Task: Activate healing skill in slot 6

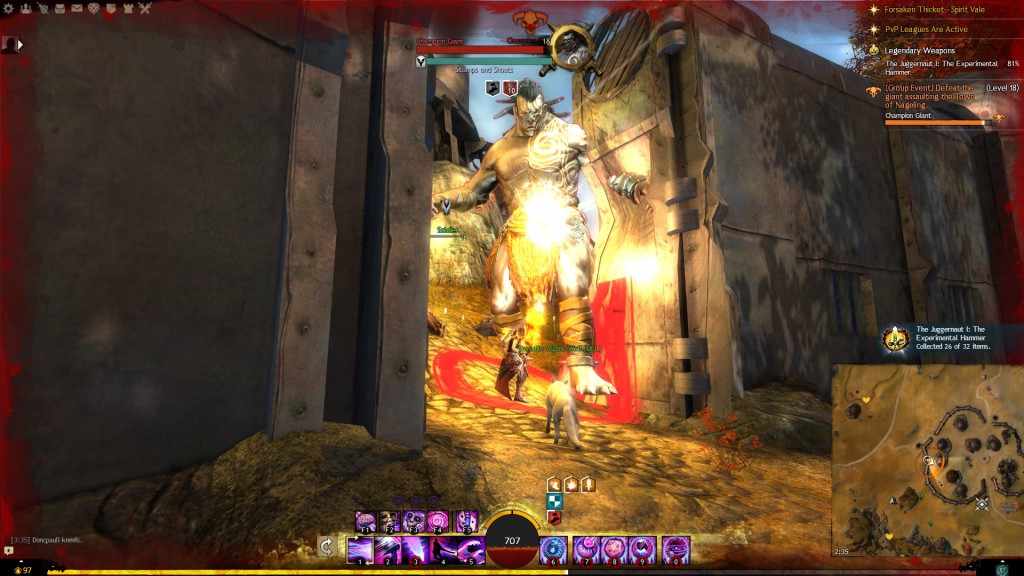Action: tap(553, 549)
